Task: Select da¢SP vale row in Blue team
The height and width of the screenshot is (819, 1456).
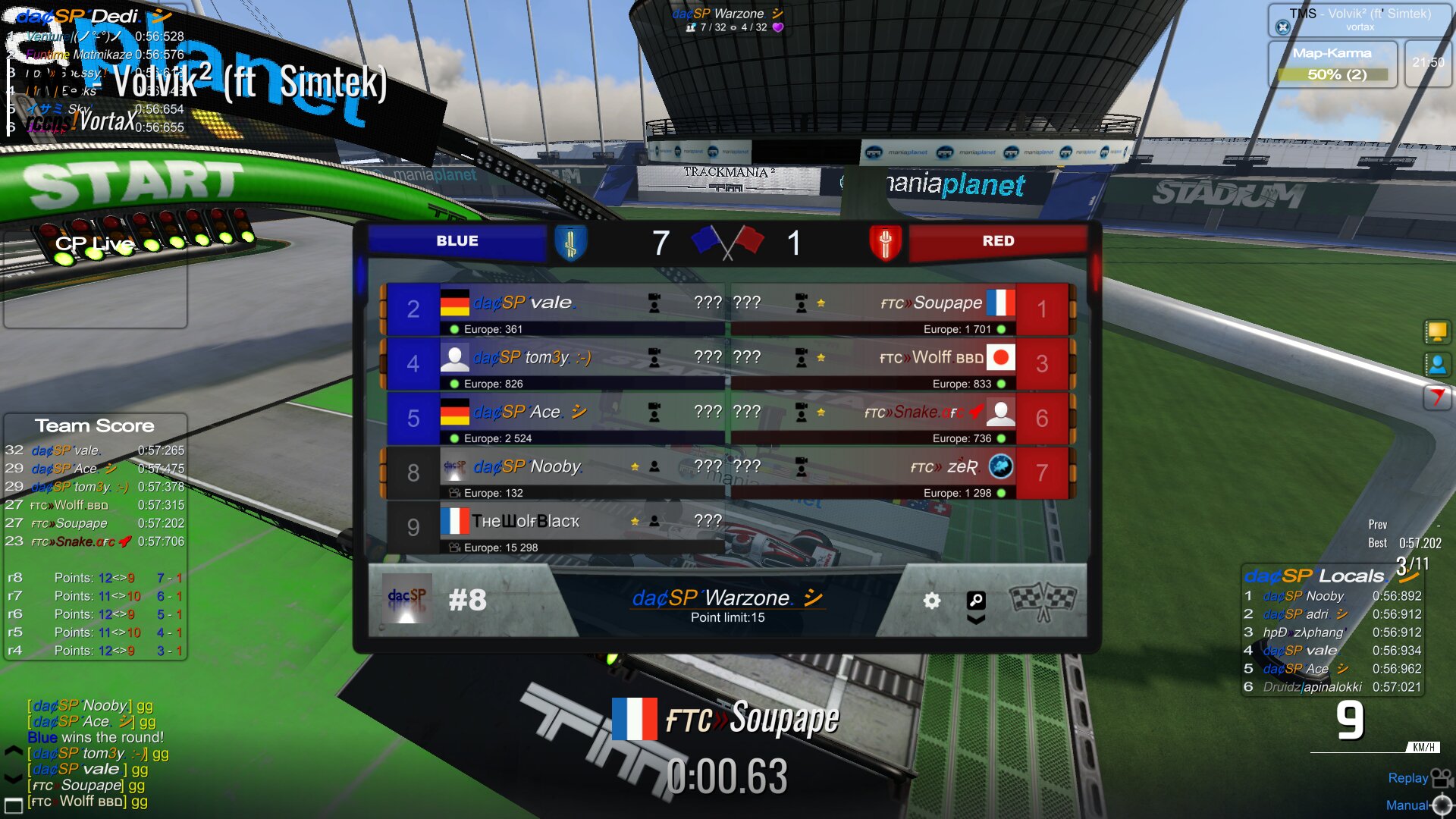Action: coord(554,309)
